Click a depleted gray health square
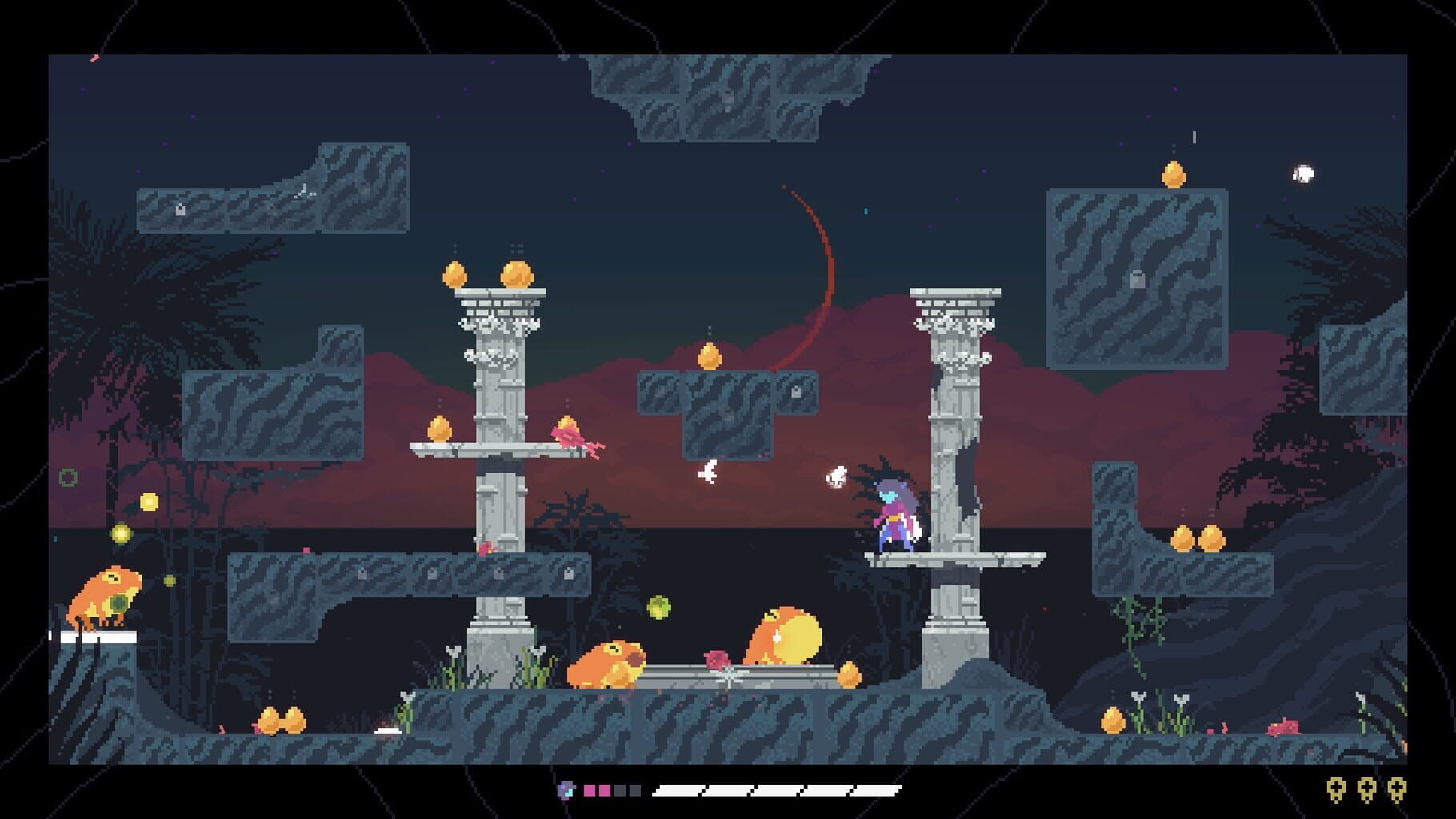Image resolution: width=1456 pixels, height=819 pixels. 620,790
